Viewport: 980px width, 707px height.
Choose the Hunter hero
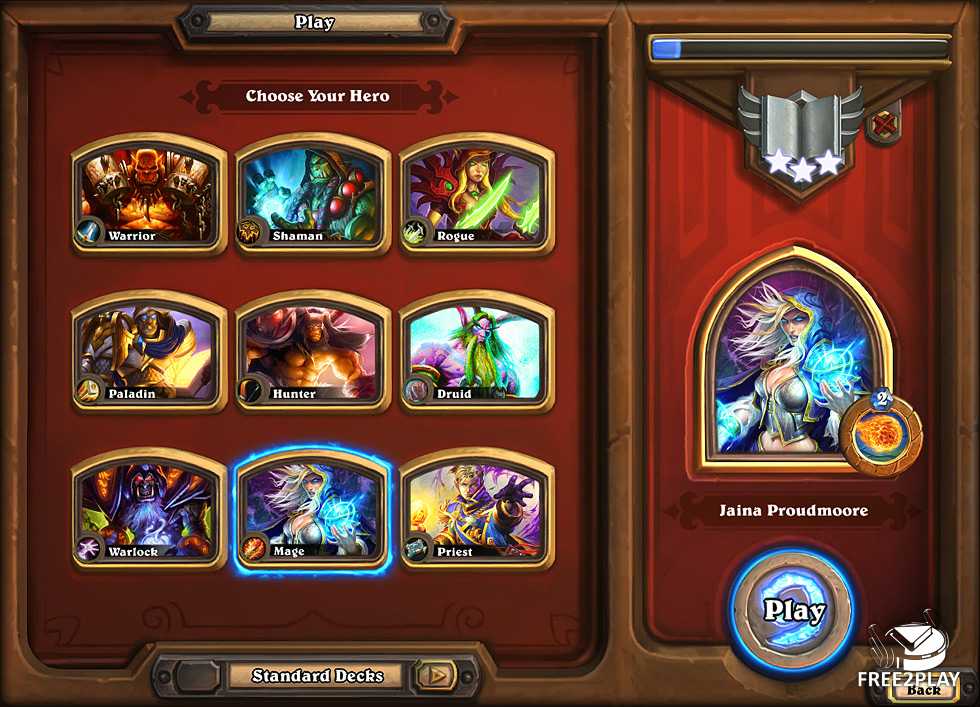tap(312, 352)
